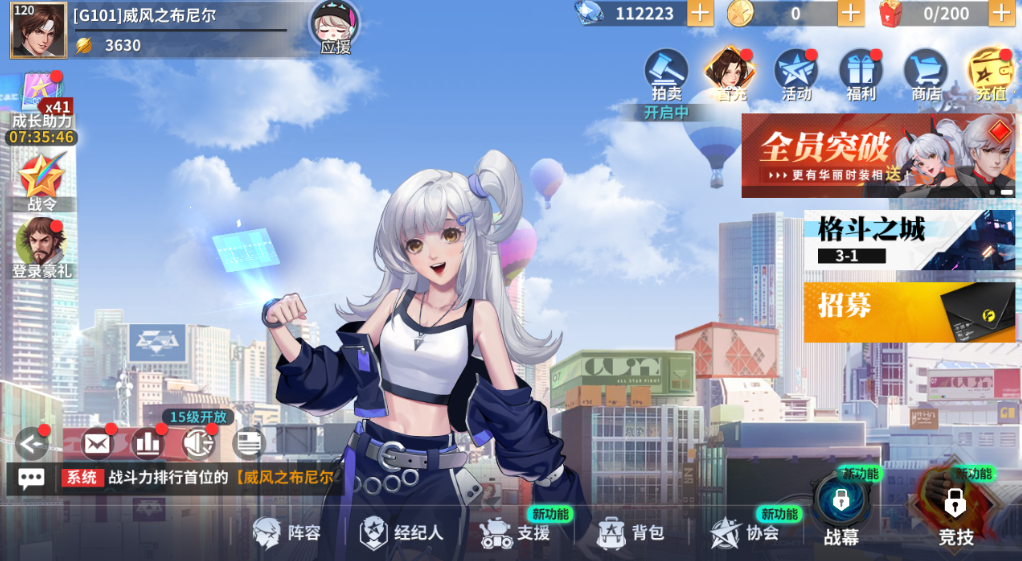1022x561 pixels.
Task: Open the 拍卖 auction house
Action: [666, 73]
